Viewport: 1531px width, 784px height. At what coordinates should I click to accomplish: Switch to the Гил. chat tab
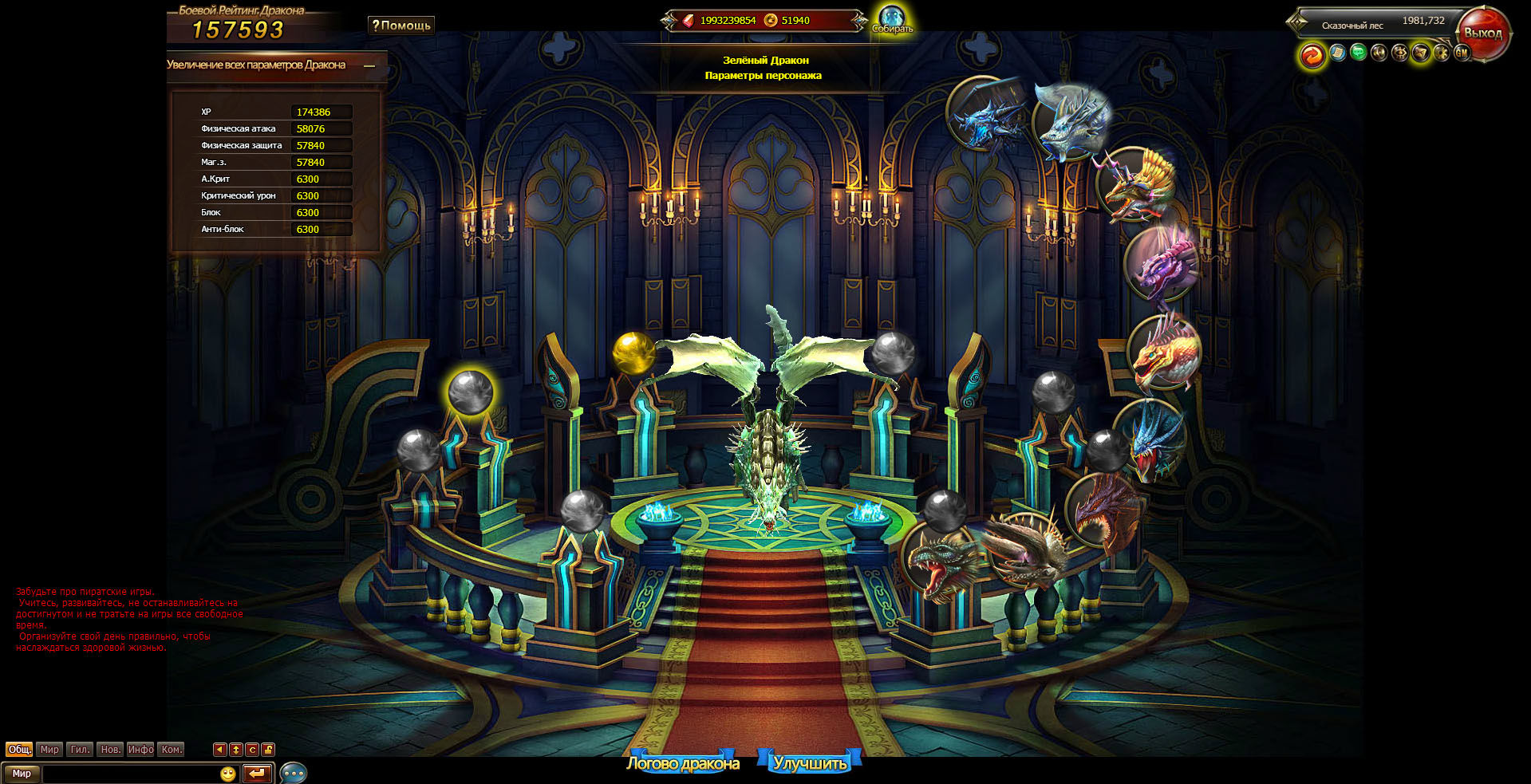click(80, 750)
